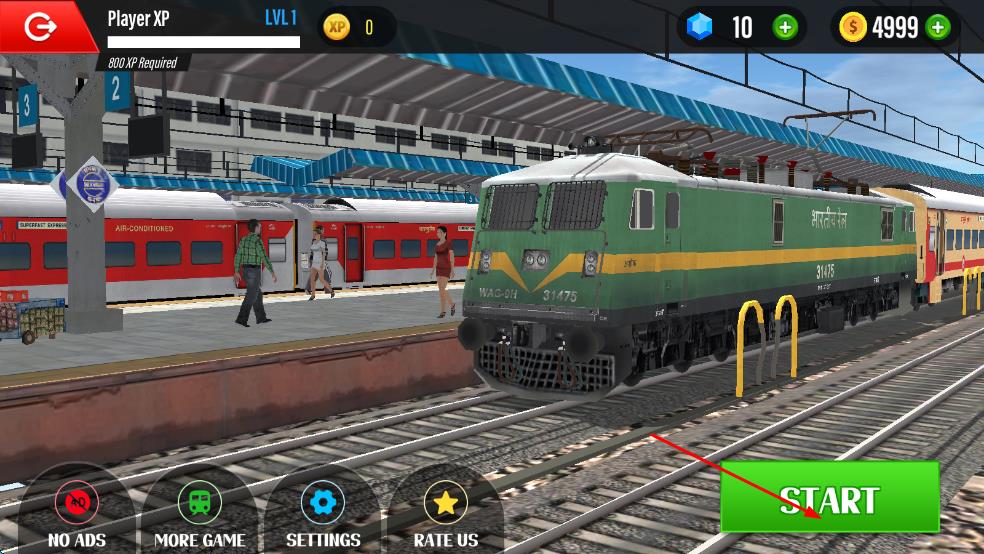
Task: Select the No Ads option
Action: [77, 503]
